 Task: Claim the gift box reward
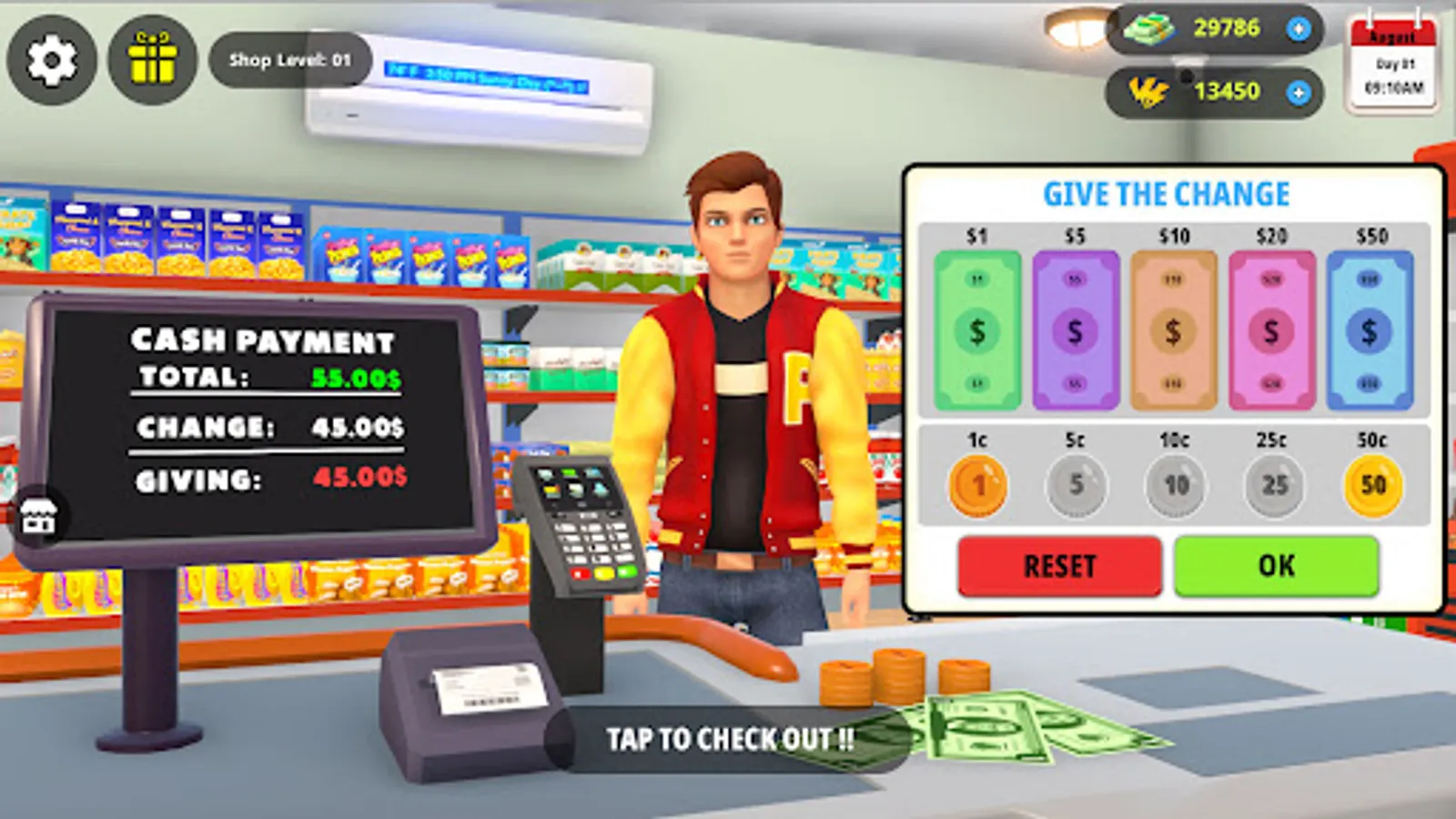click(152, 60)
